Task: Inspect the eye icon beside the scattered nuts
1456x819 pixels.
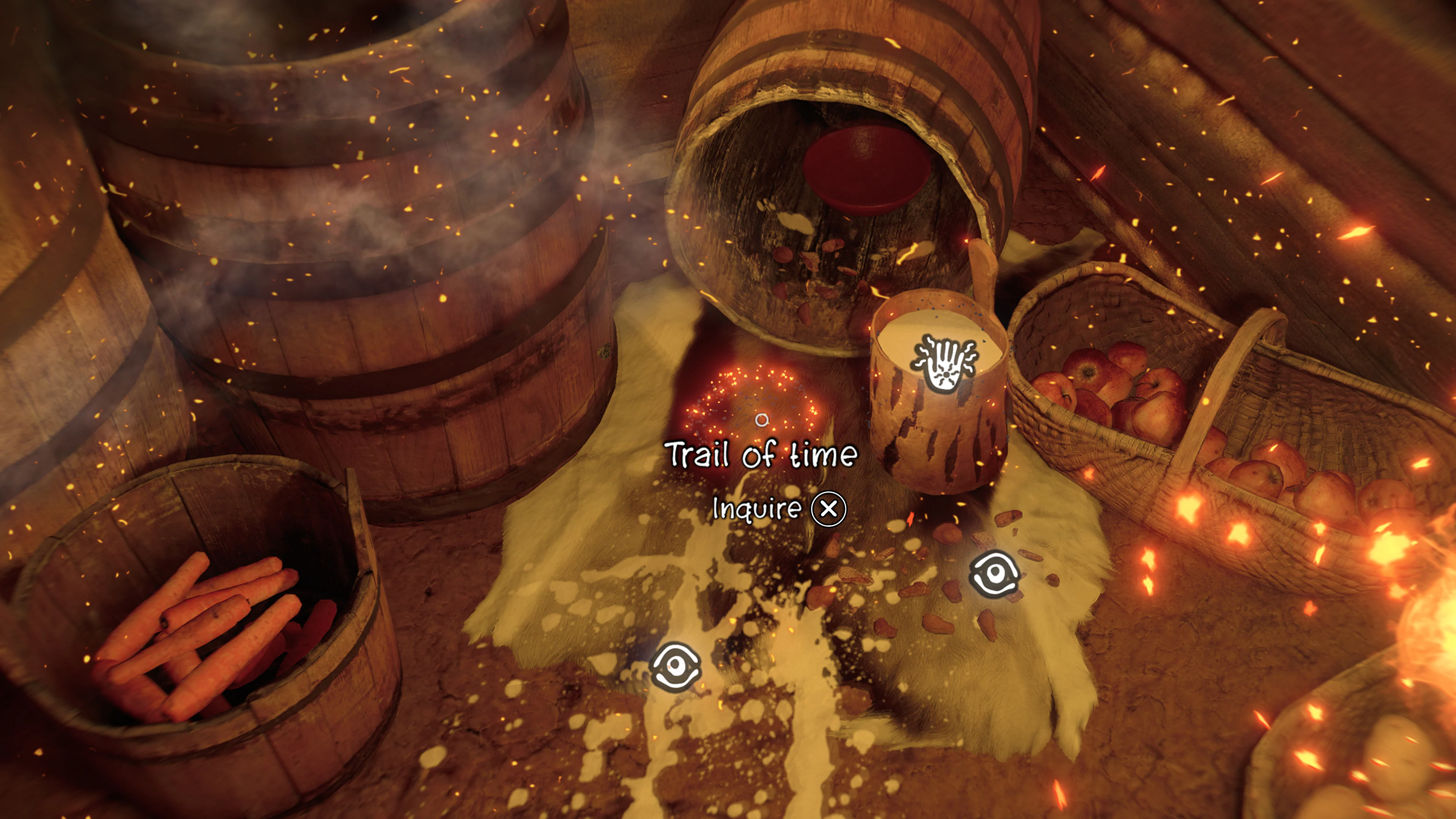Action: point(994,574)
